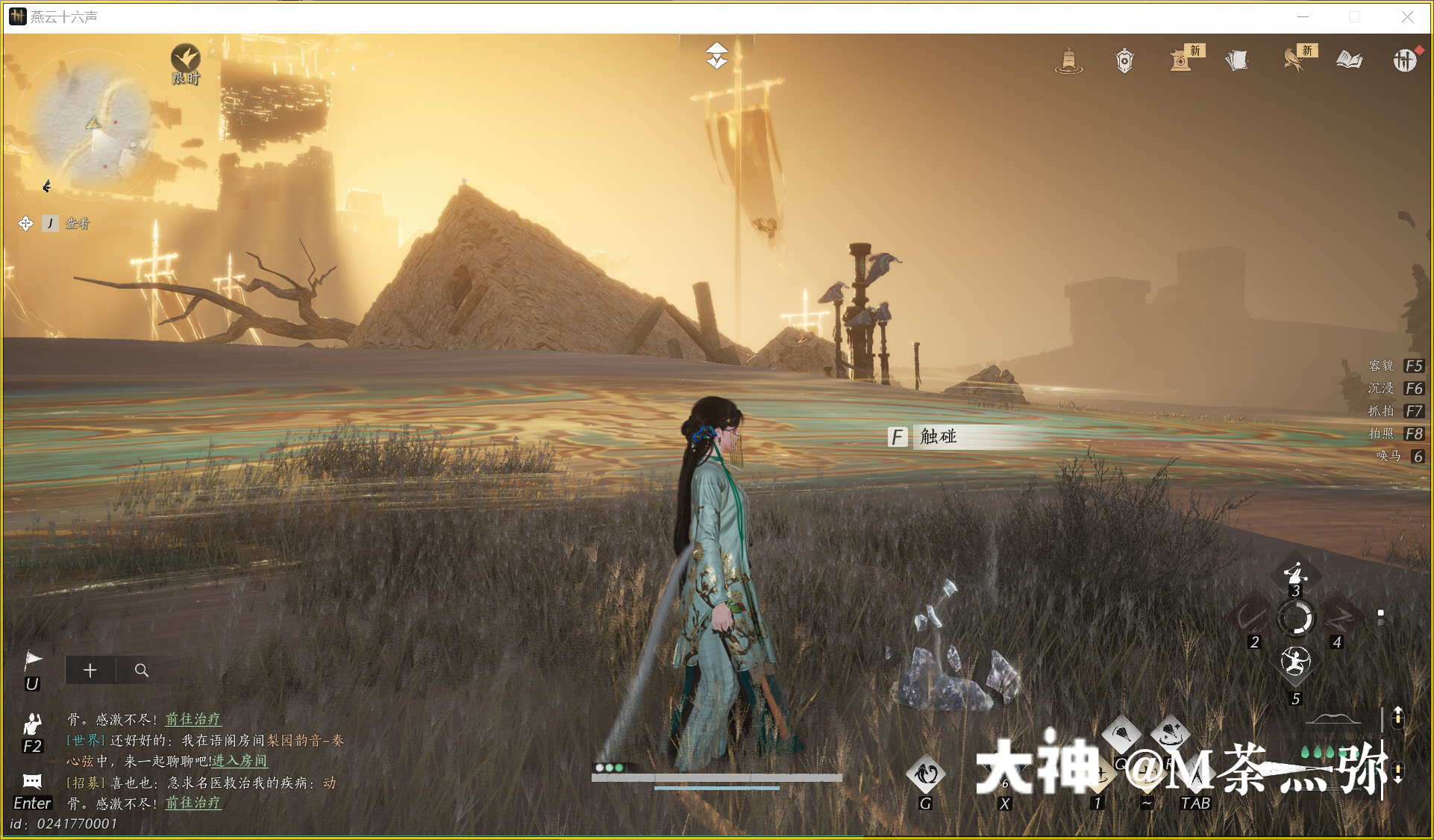Image resolution: width=1434 pixels, height=840 pixels.
Task: Open the white flag icon
Action: coord(33,659)
